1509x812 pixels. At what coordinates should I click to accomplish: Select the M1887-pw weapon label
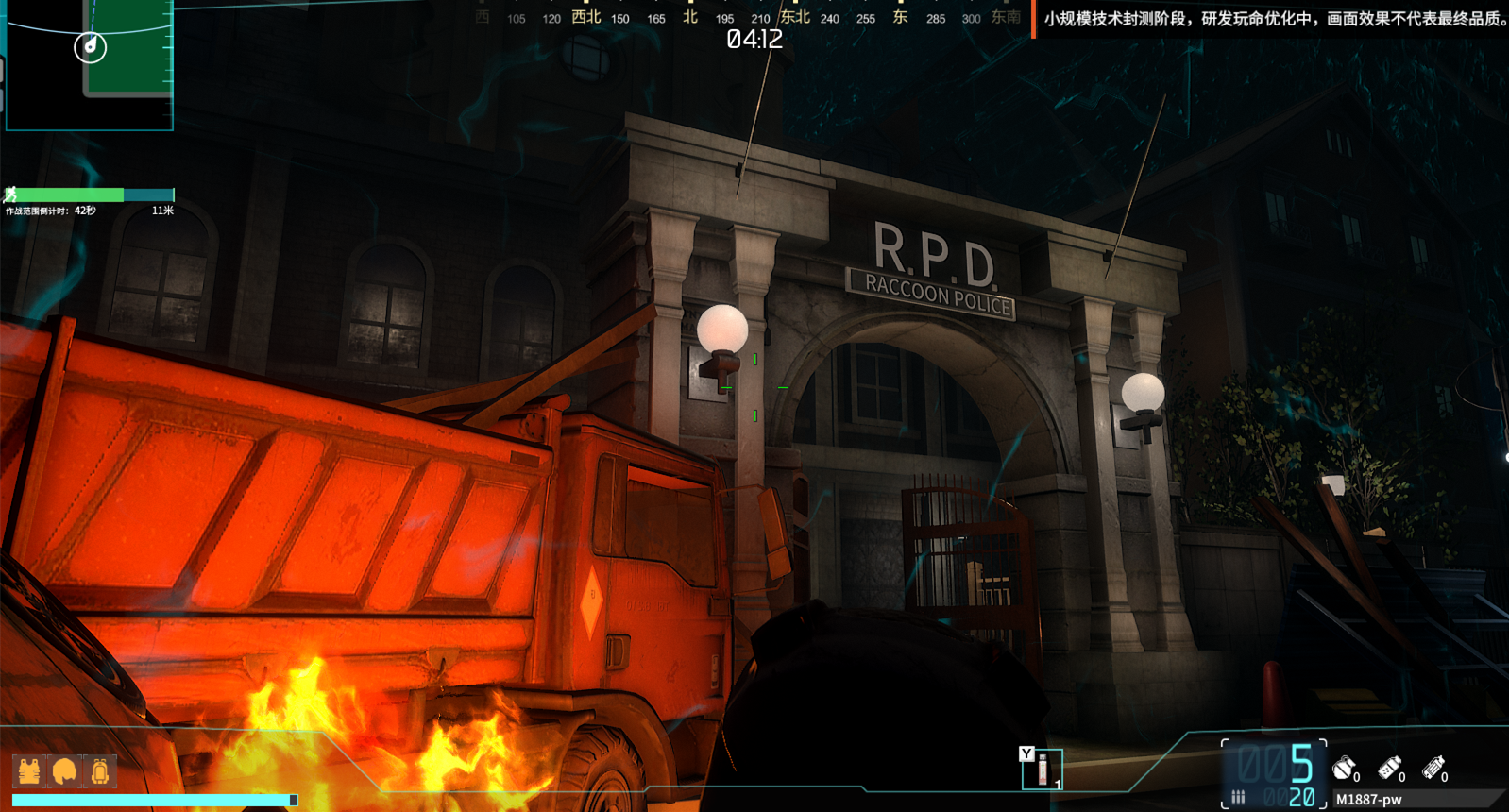click(x=1368, y=800)
